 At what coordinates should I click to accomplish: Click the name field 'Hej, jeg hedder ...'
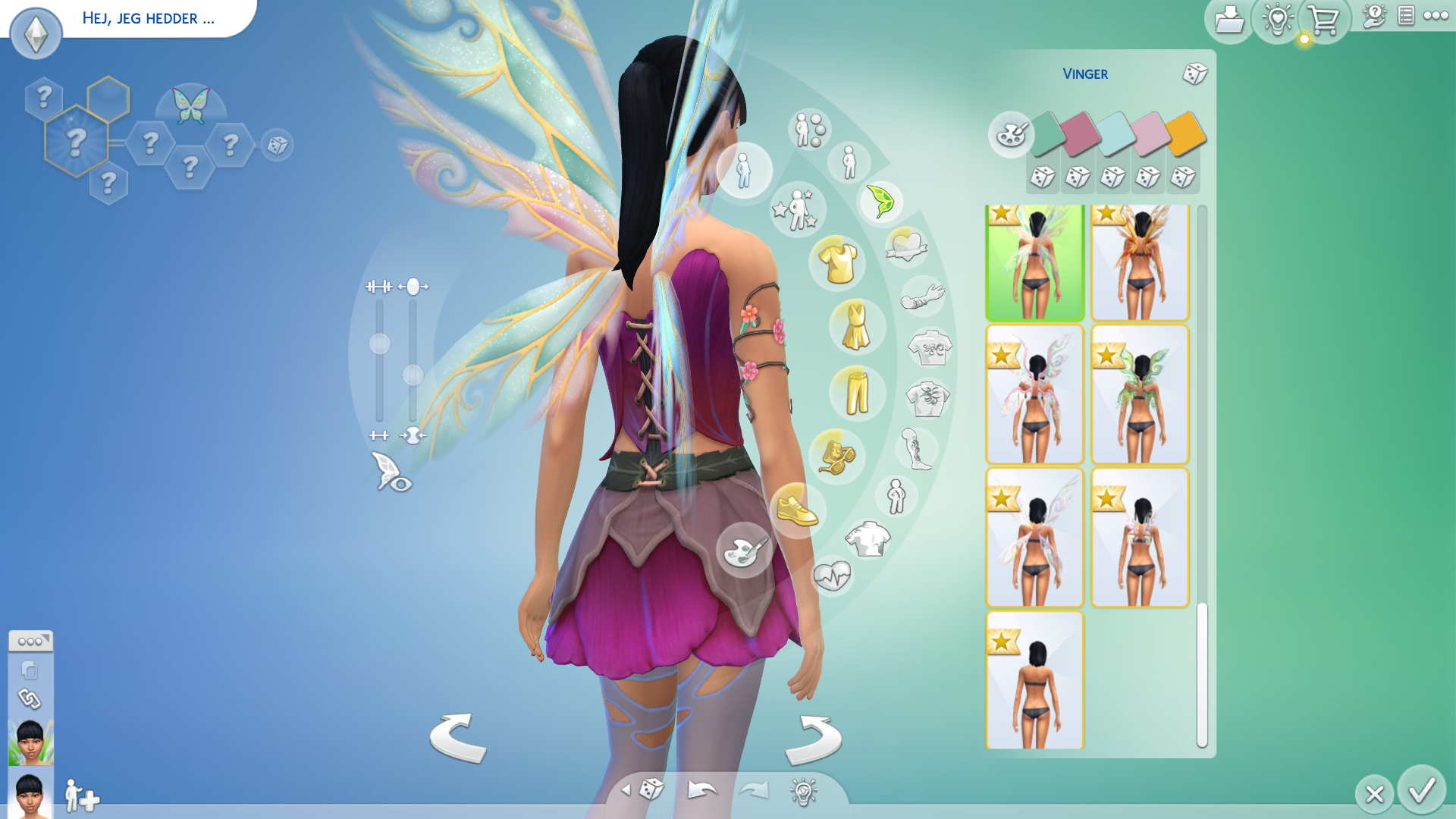coord(149,18)
